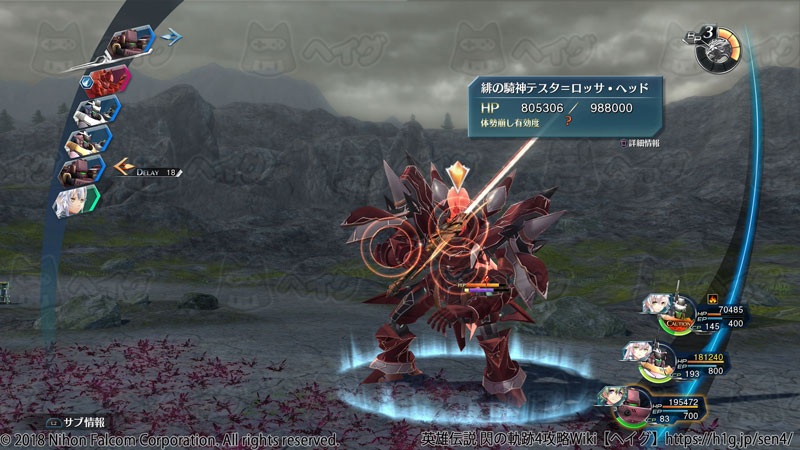Image resolution: width=800 pixels, height=450 pixels.
Task: Select the white mech turn-order portrait
Action: (95, 108)
